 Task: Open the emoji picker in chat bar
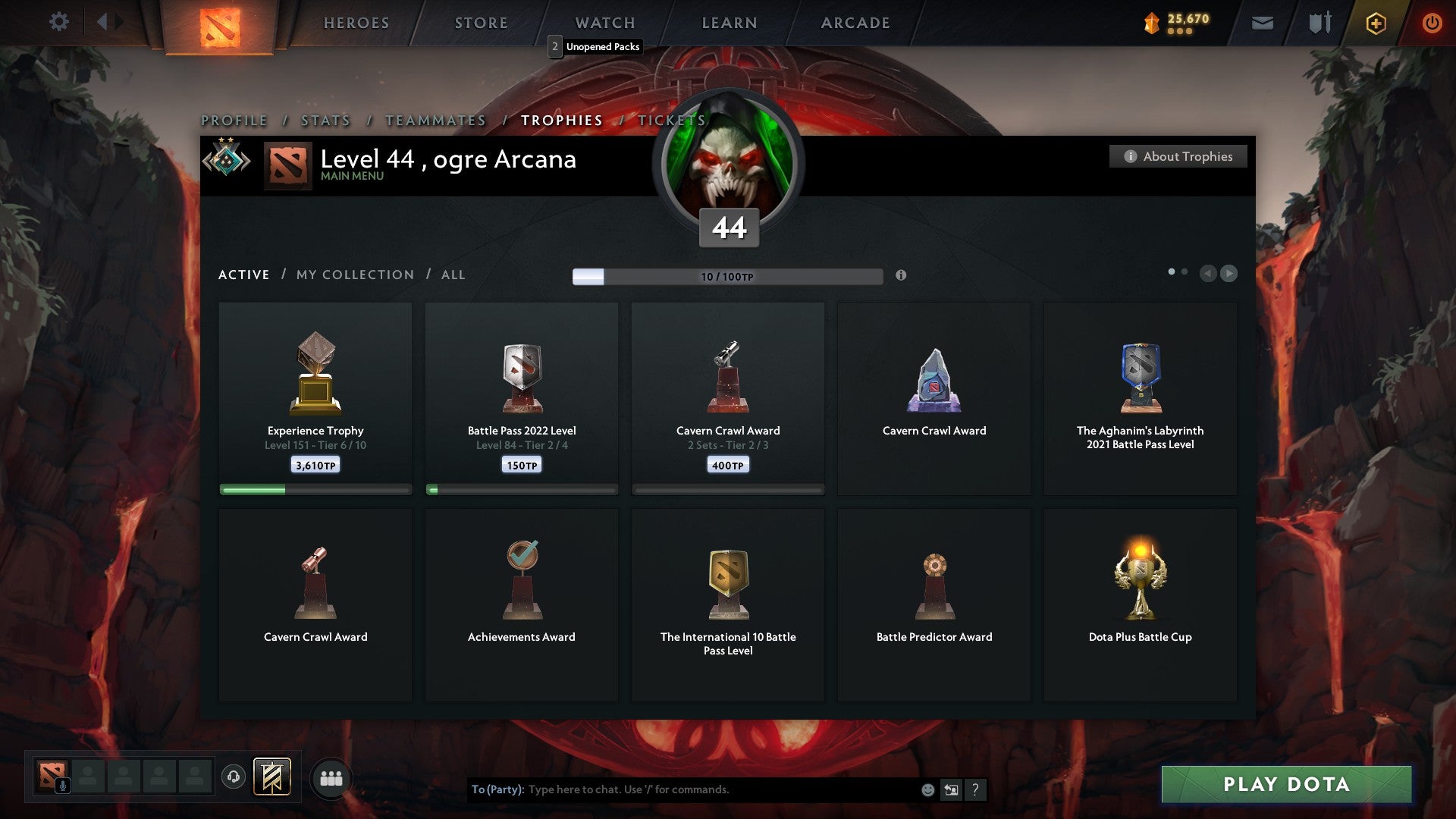tap(927, 789)
